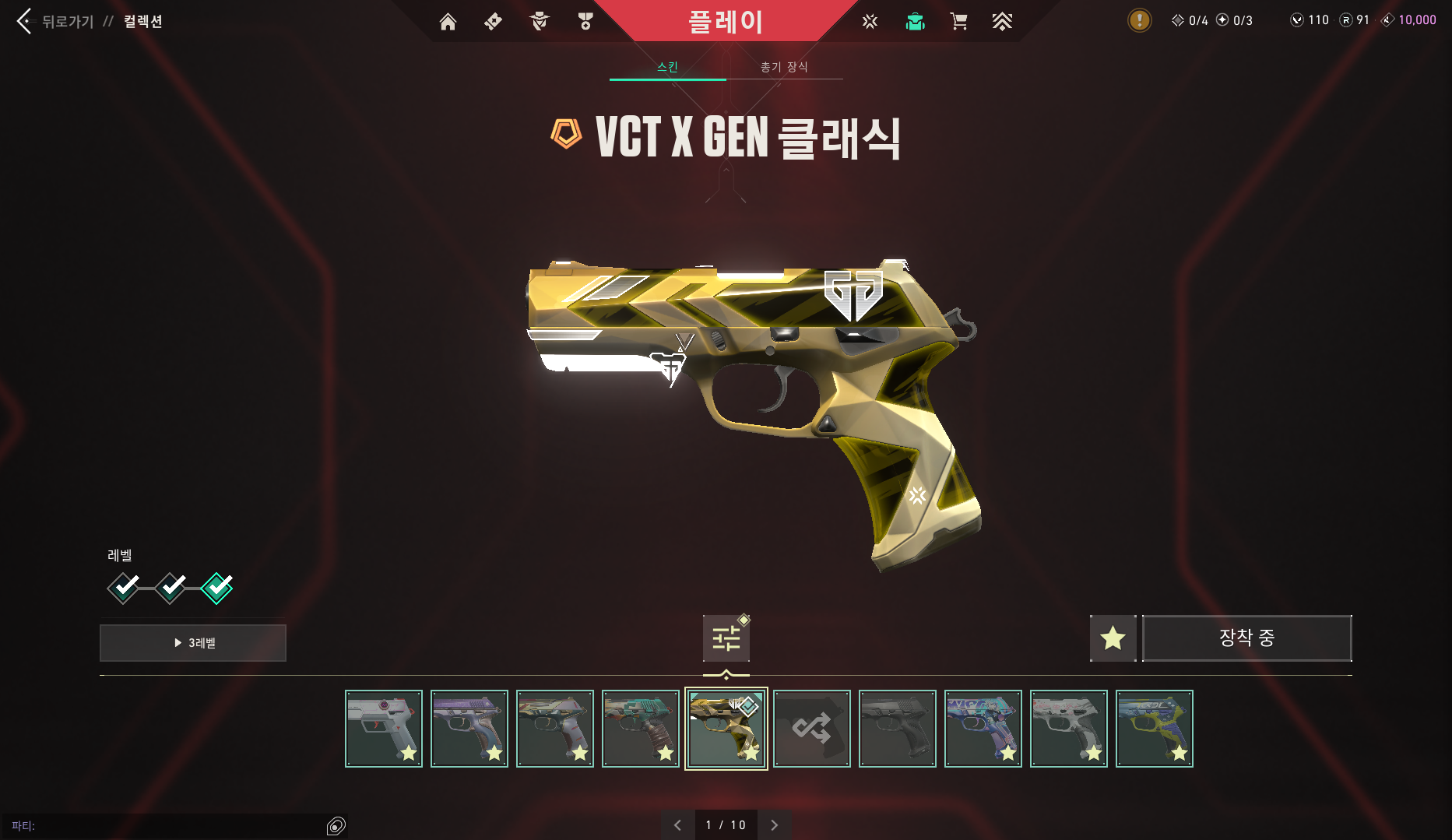This screenshot has height=840, width=1452.
Task: Open the Battlepass ticket icon
Action: pos(492,22)
